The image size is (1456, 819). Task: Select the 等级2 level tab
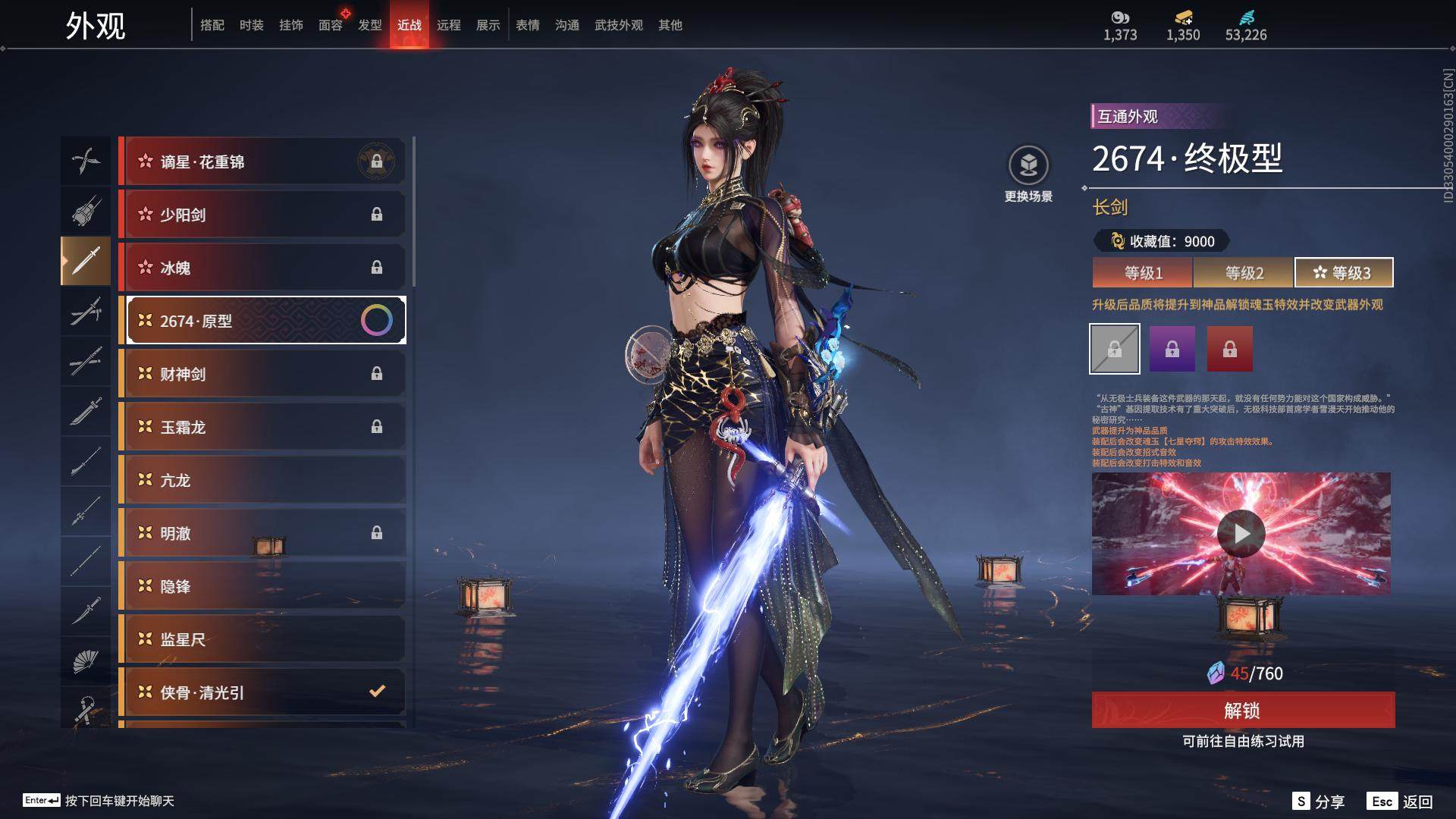pyautogui.click(x=1244, y=273)
